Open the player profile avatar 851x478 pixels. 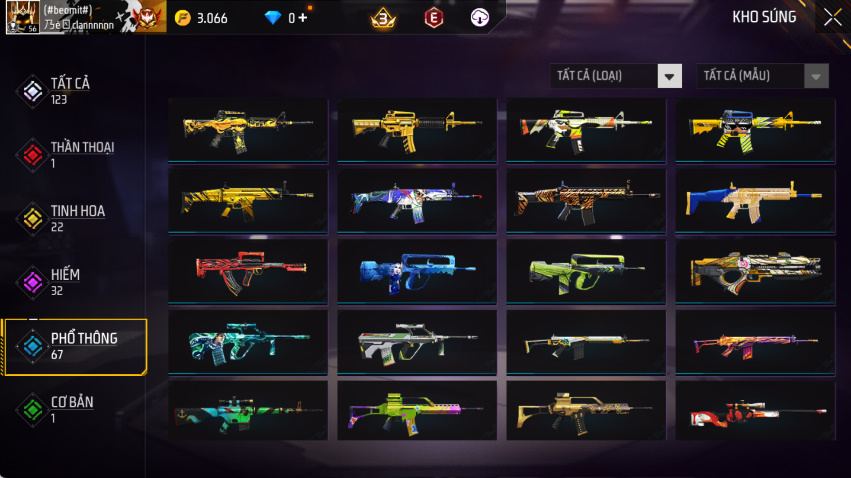coord(22,17)
